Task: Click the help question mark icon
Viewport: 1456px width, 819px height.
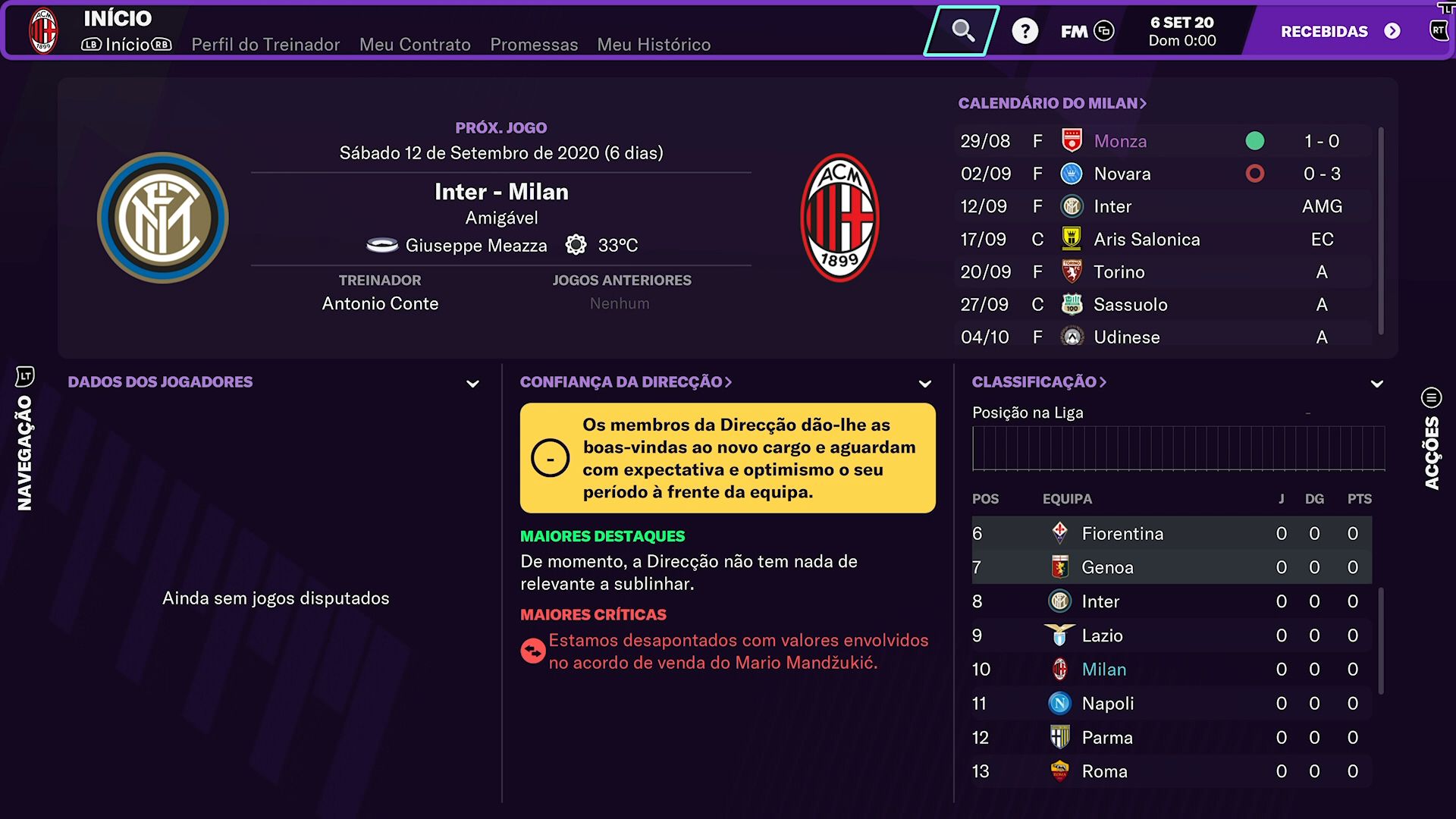Action: [x=1025, y=31]
